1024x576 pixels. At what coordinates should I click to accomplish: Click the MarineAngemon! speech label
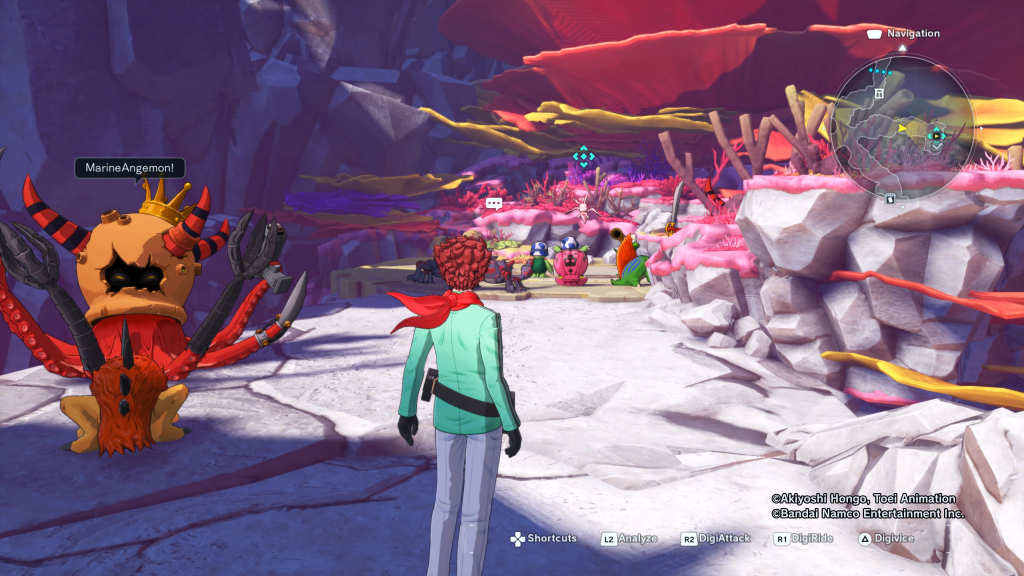click(129, 168)
